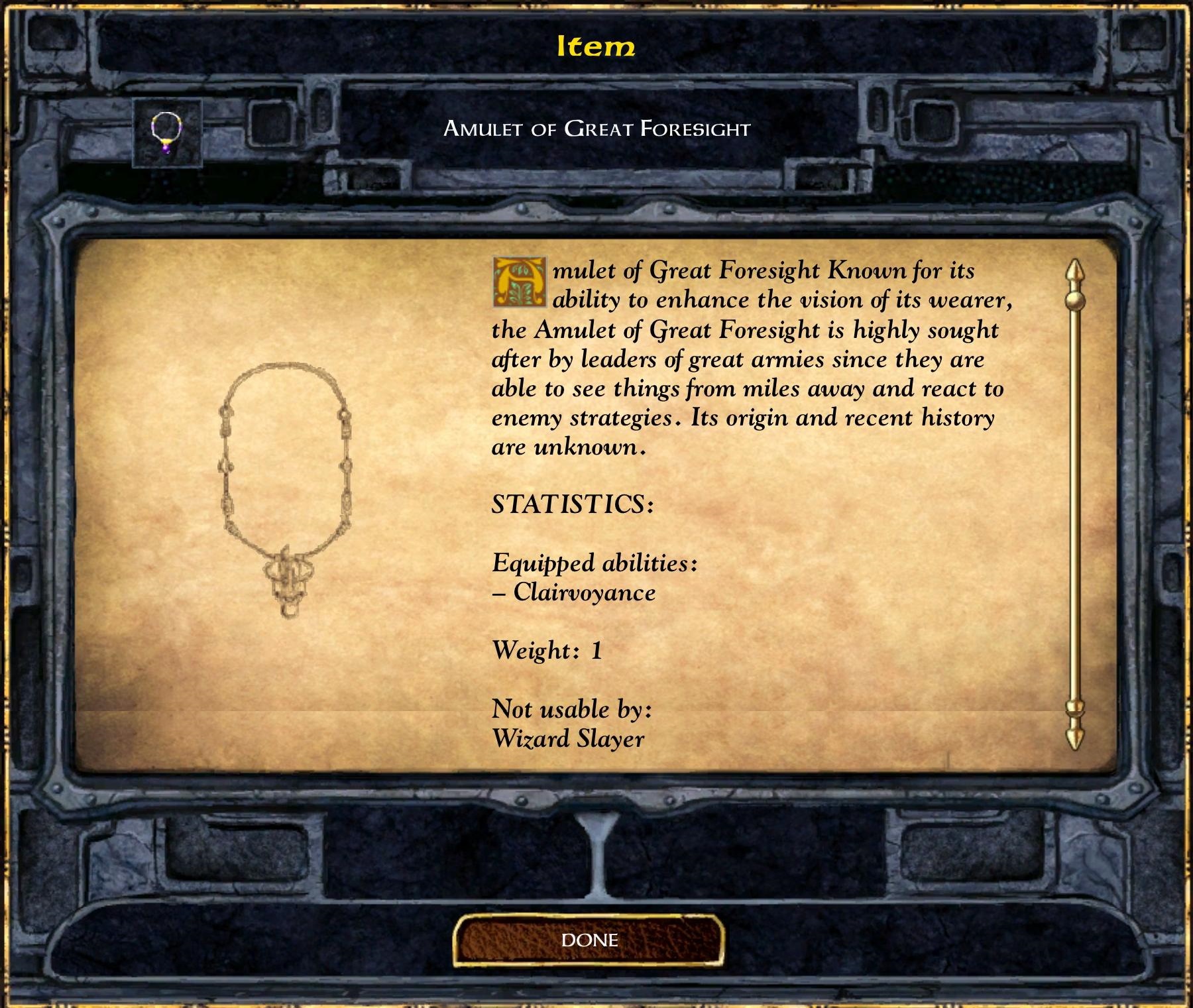The width and height of the screenshot is (1193, 1008).
Task: Click the description scrollbar's round thumb
Action: coord(1074,302)
